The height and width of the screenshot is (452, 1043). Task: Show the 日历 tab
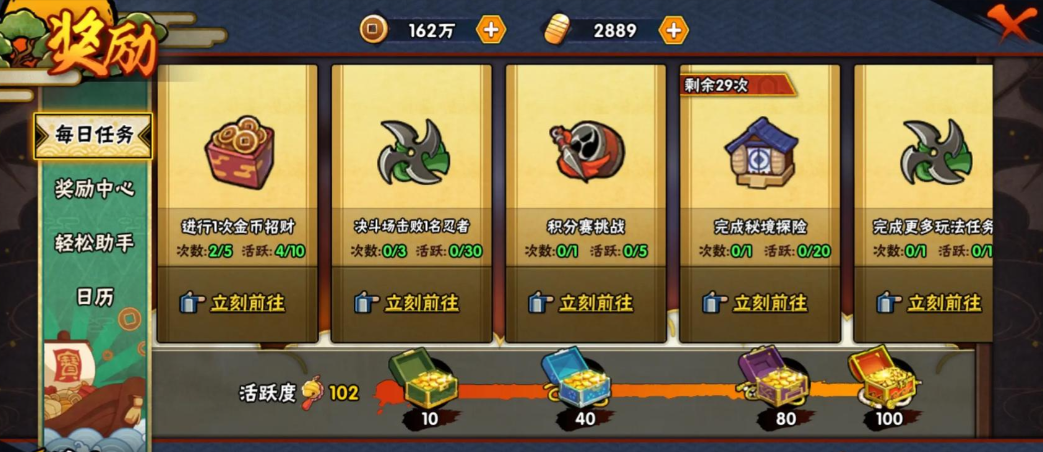[x=94, y=296]
